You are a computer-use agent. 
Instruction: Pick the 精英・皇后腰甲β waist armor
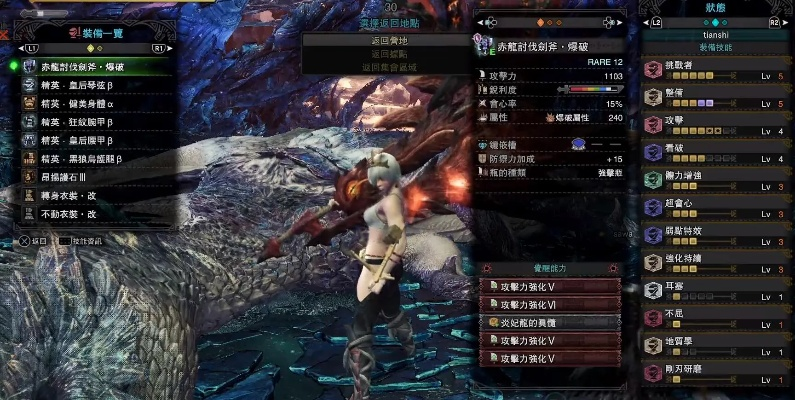pos(95,141)
